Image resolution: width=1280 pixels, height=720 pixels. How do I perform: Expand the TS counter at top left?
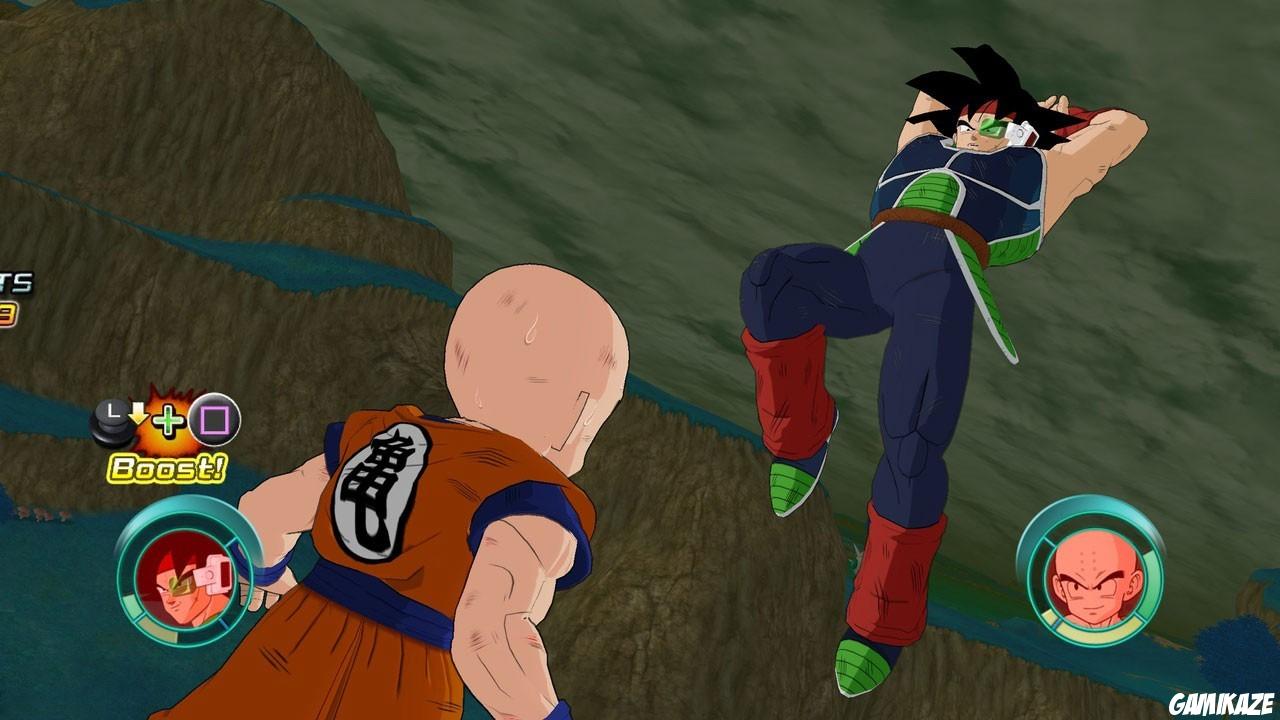pos(15,282)
